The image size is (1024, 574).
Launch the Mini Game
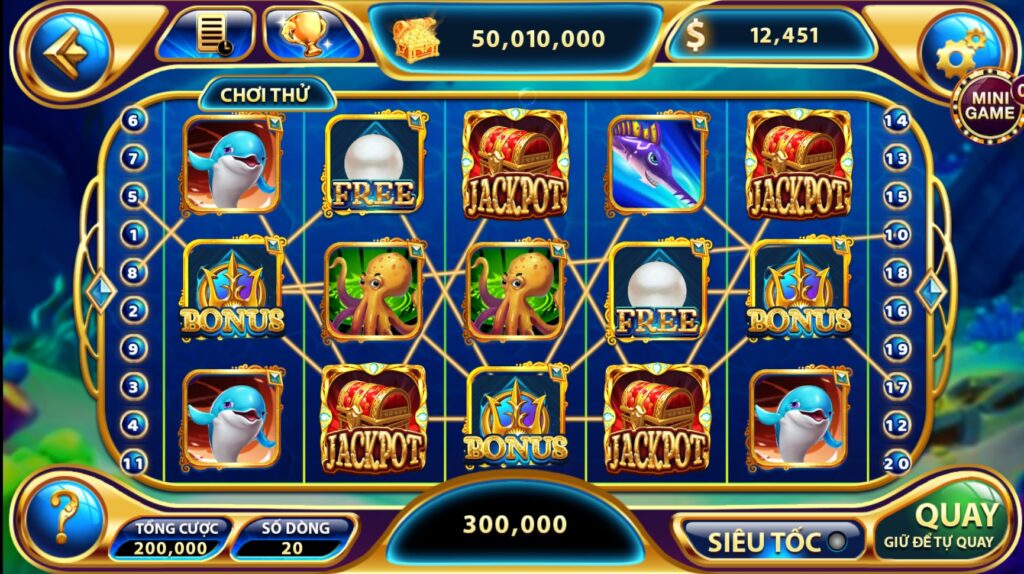[x=986, y=105]
